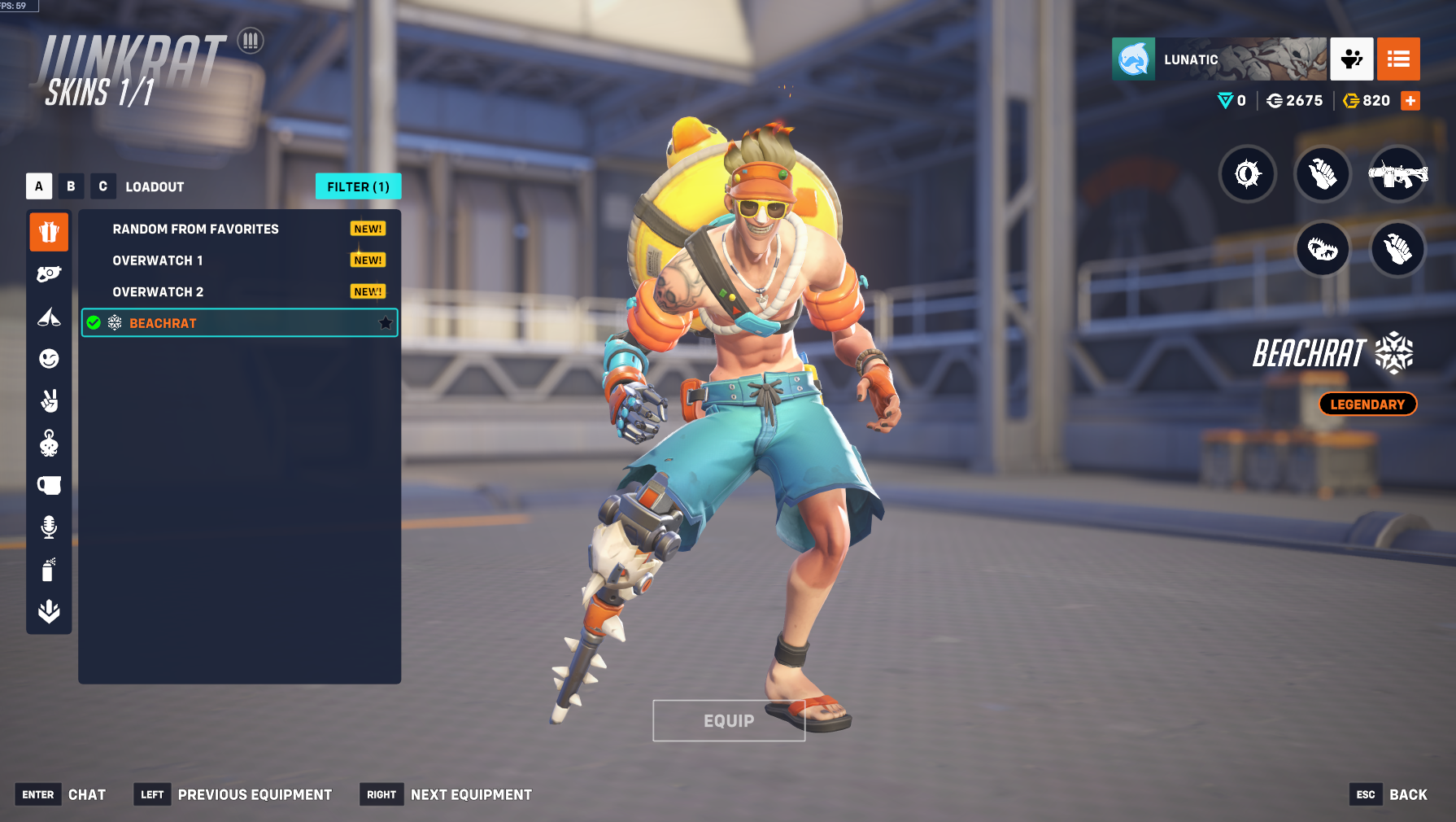Image resolution: width=1456 pixels, height=822 pixels.
Task: Equip the Beachrat skin
Action: [729, 720]
